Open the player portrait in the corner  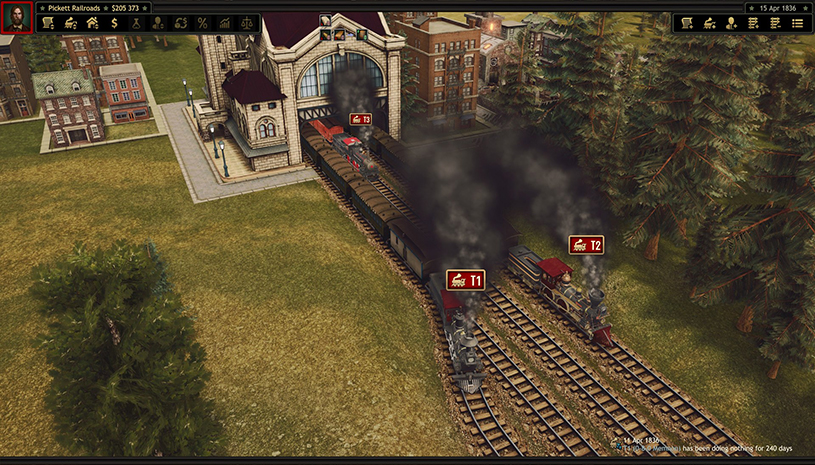pyautogui.click(x=17, y=17)
